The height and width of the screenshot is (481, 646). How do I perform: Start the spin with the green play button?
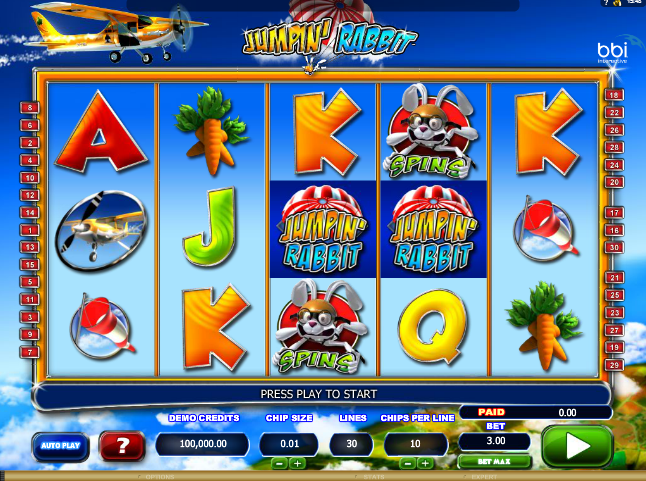tap(576, 445)
